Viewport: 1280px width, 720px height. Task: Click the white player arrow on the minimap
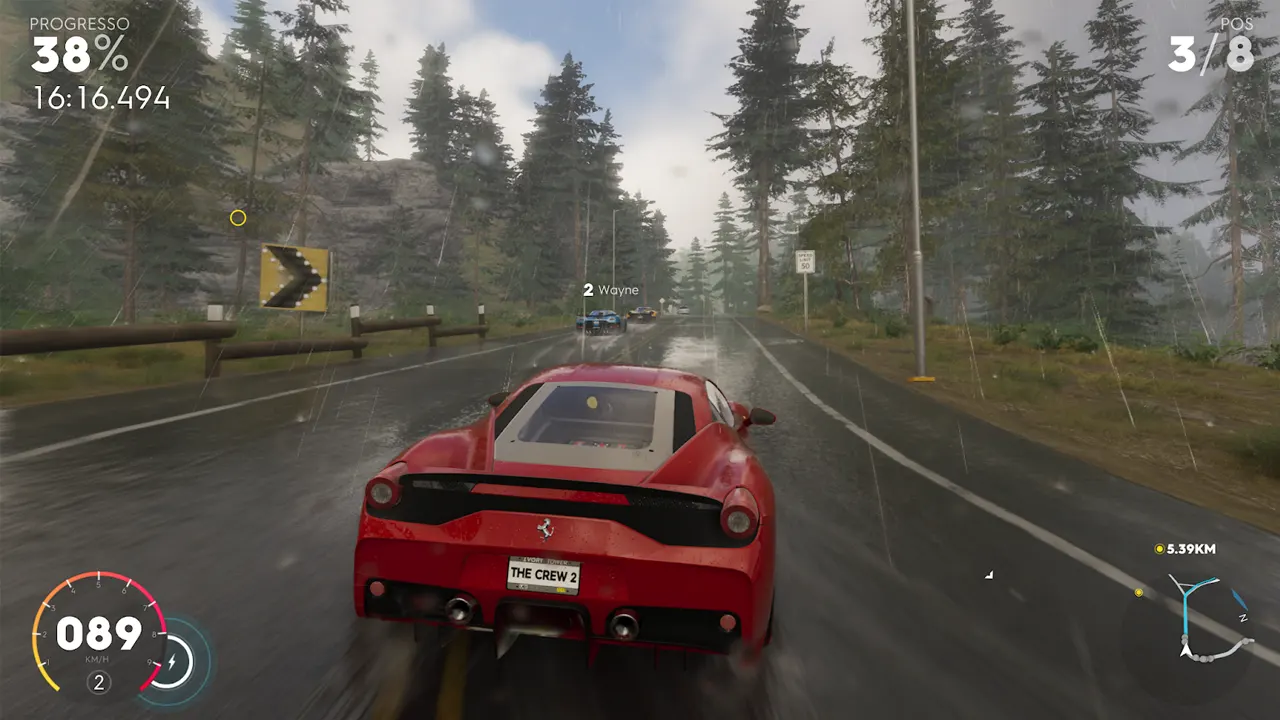pos(1185,649)
